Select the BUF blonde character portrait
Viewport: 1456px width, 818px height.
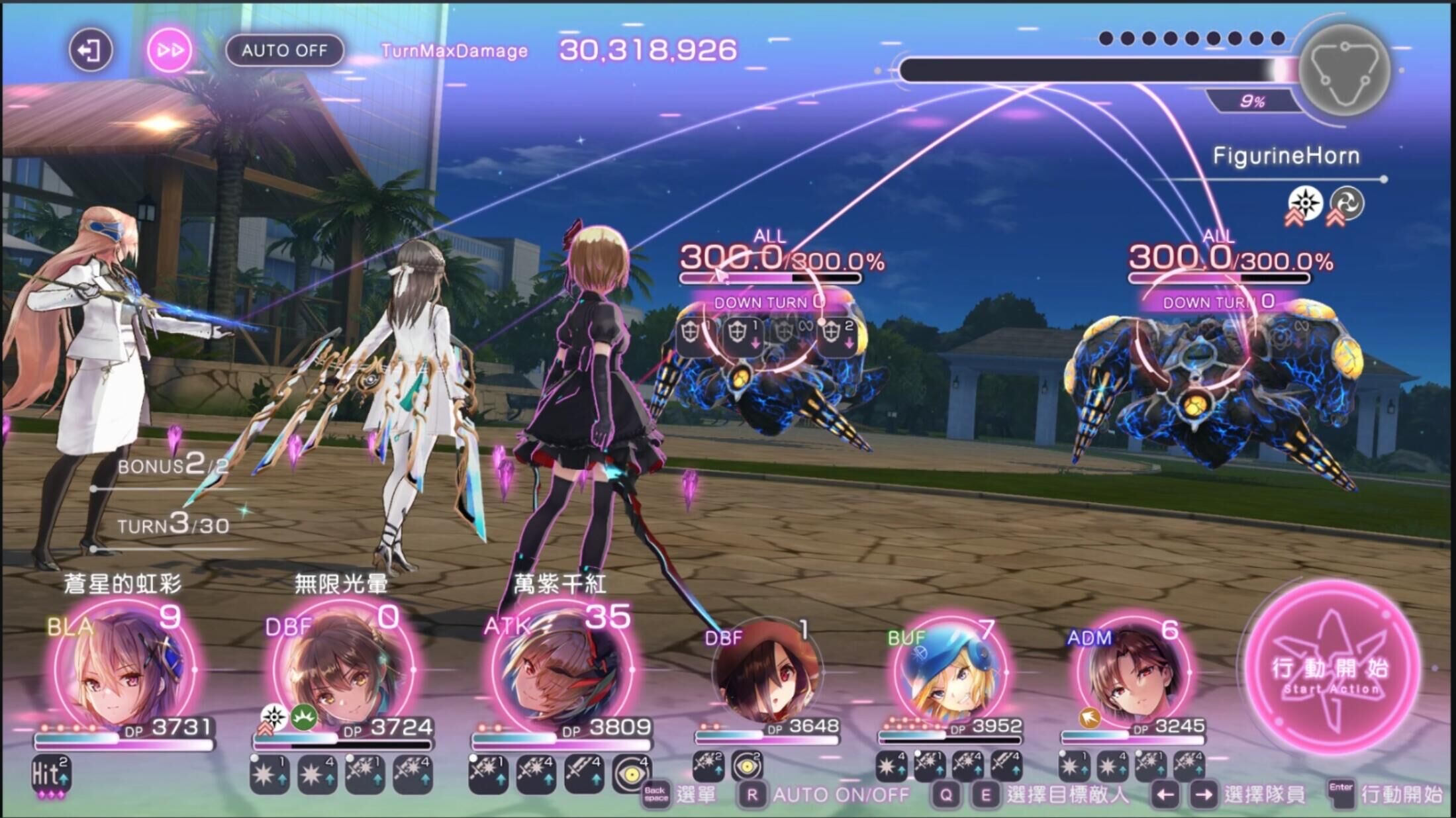[950, 674]
